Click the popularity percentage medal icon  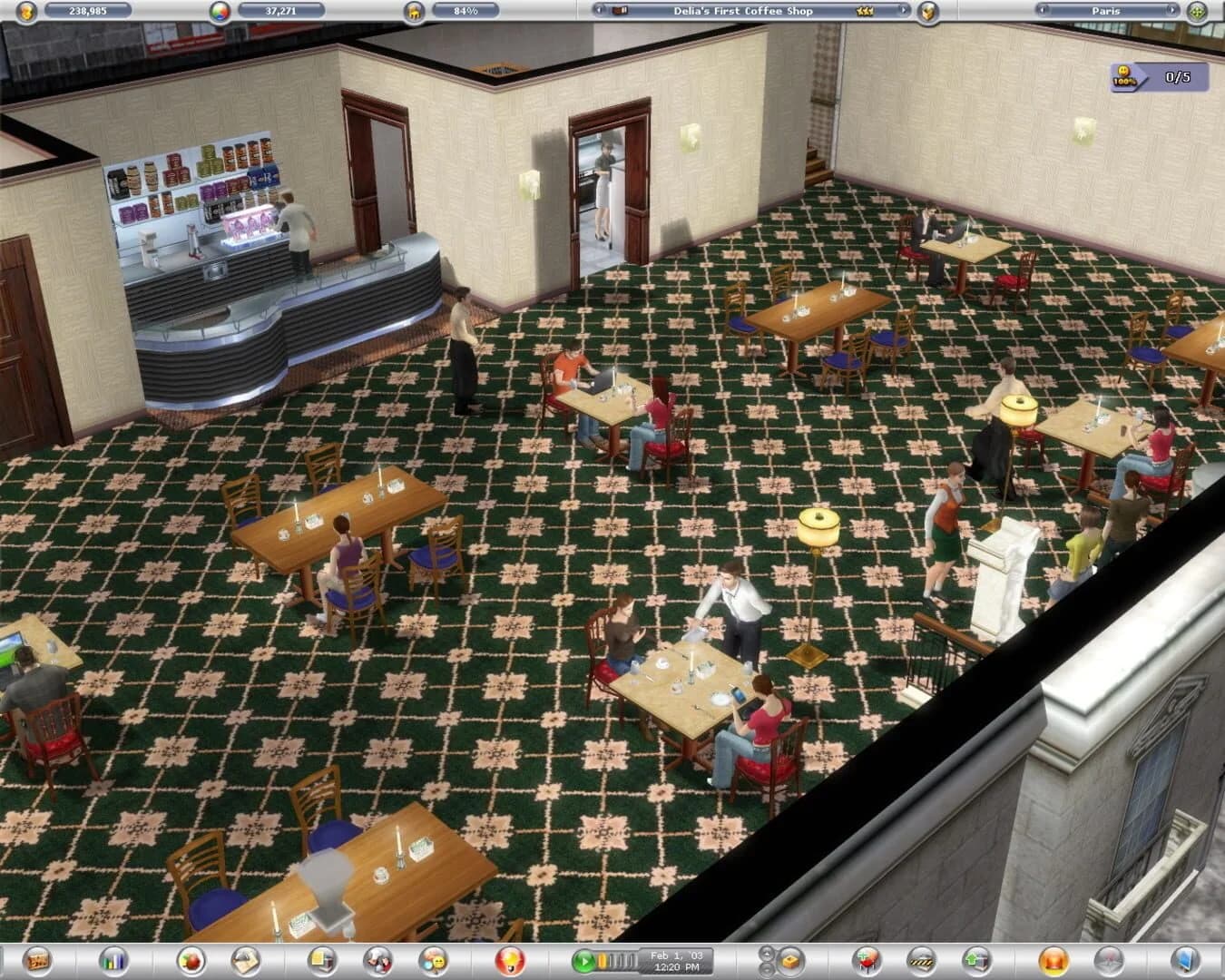point(416,11)
